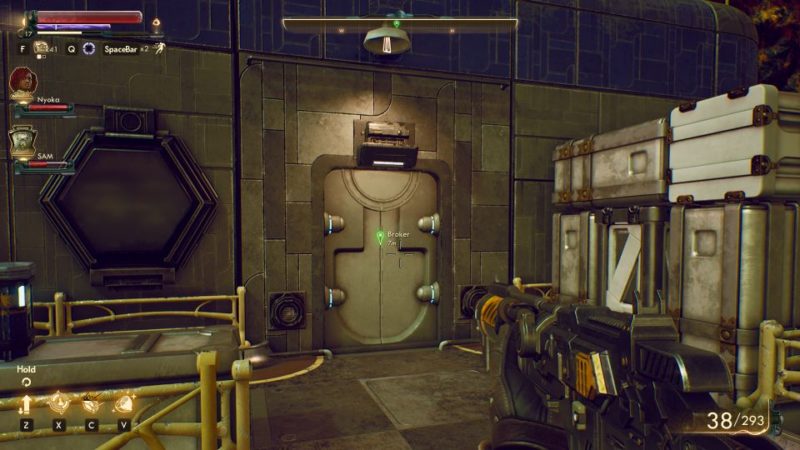This screenshot has height=450, width=800.
Task: Click the compass bar
Action: coord(399,23)
